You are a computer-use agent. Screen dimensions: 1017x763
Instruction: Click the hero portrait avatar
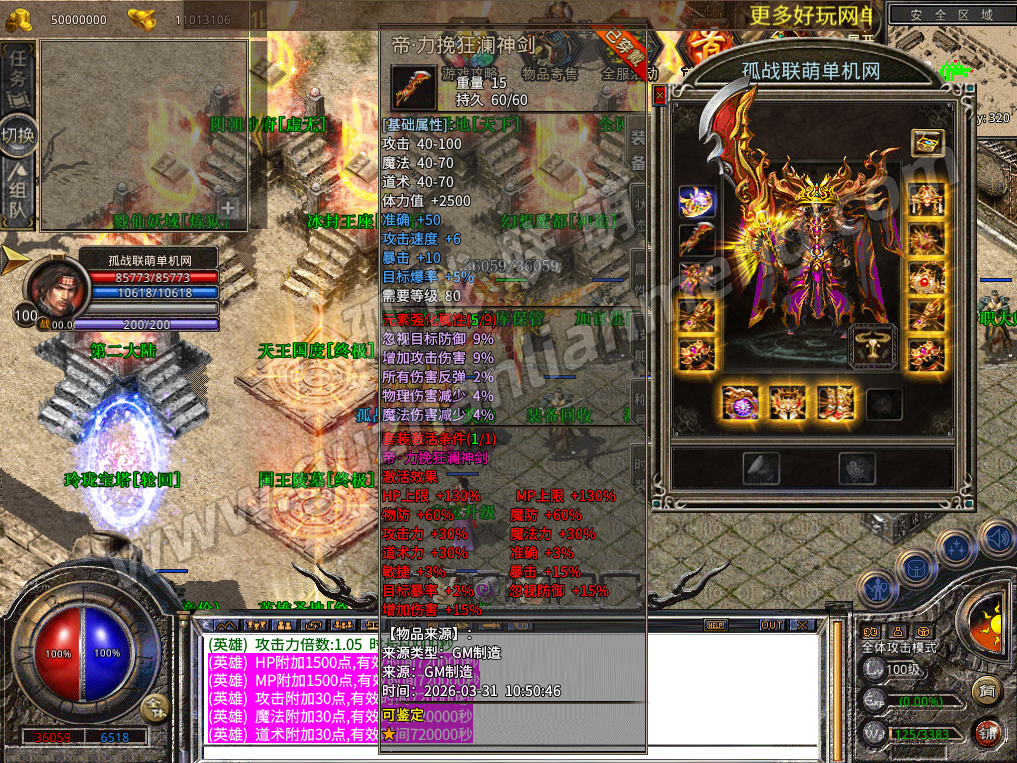(52, 287)
